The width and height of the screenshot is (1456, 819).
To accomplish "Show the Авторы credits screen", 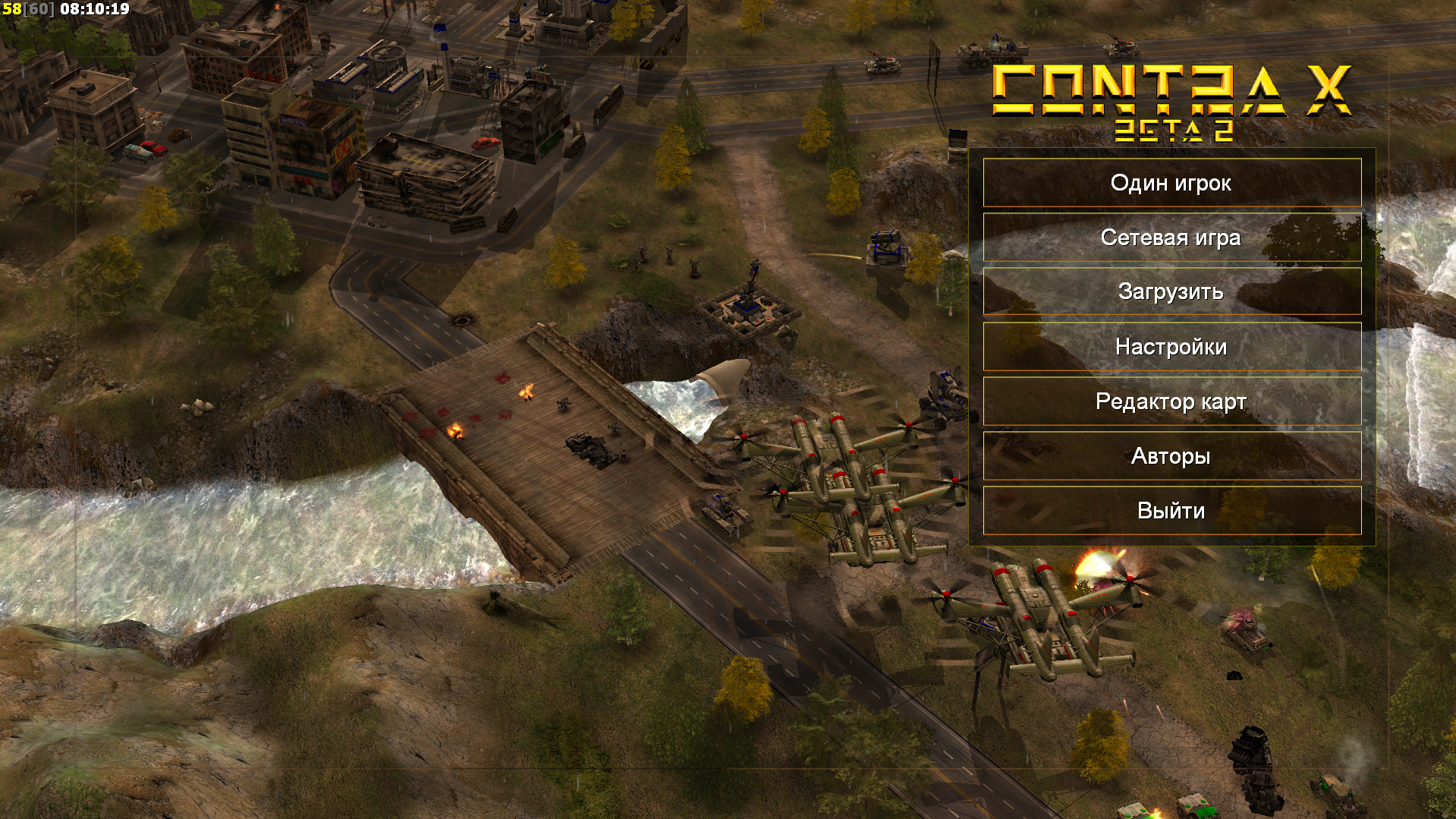I will (1171, 456).
